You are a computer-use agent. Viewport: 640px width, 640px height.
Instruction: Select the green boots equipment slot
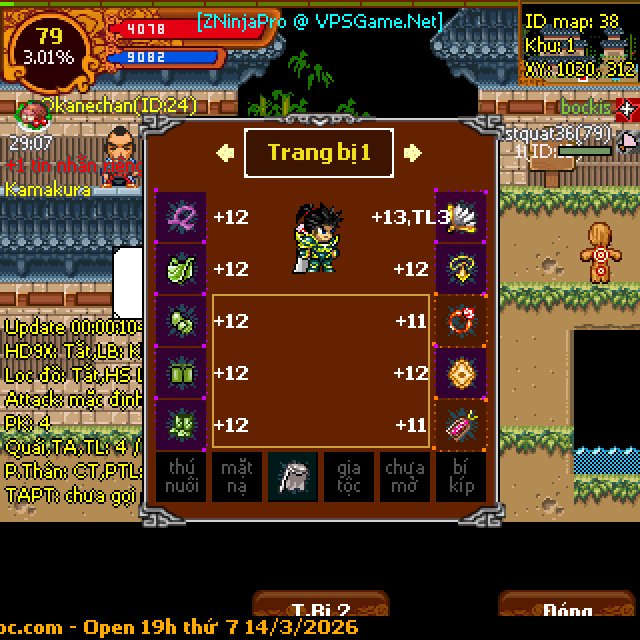click(x=181, y=425)
